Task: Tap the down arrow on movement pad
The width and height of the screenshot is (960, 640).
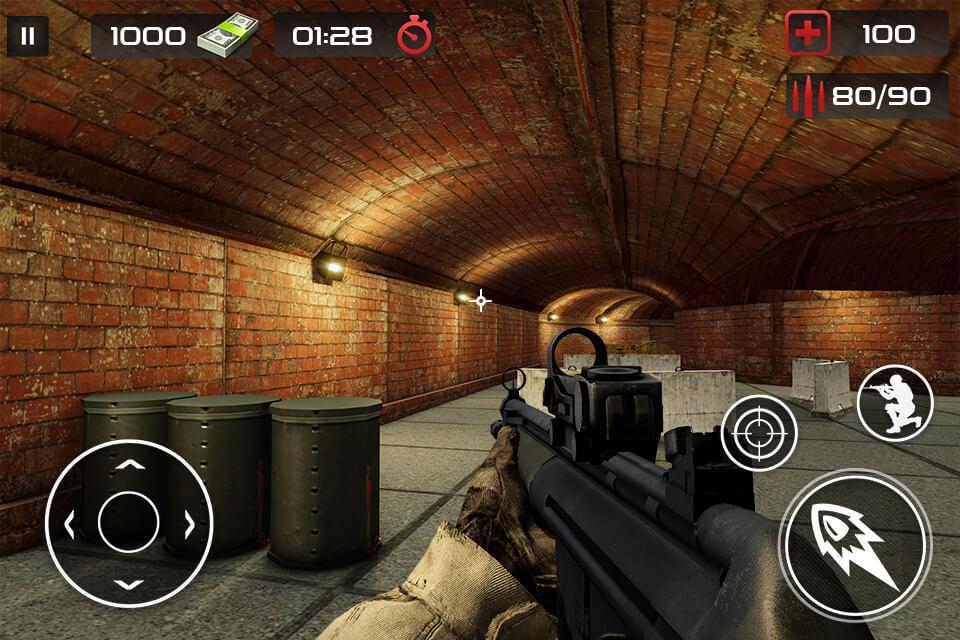Action: point(129,582)
